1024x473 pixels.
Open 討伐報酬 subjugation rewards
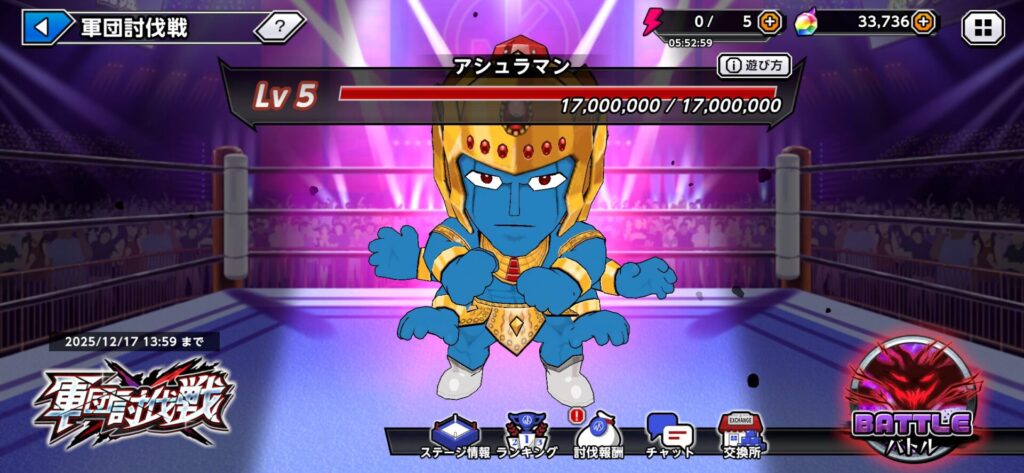598,436
